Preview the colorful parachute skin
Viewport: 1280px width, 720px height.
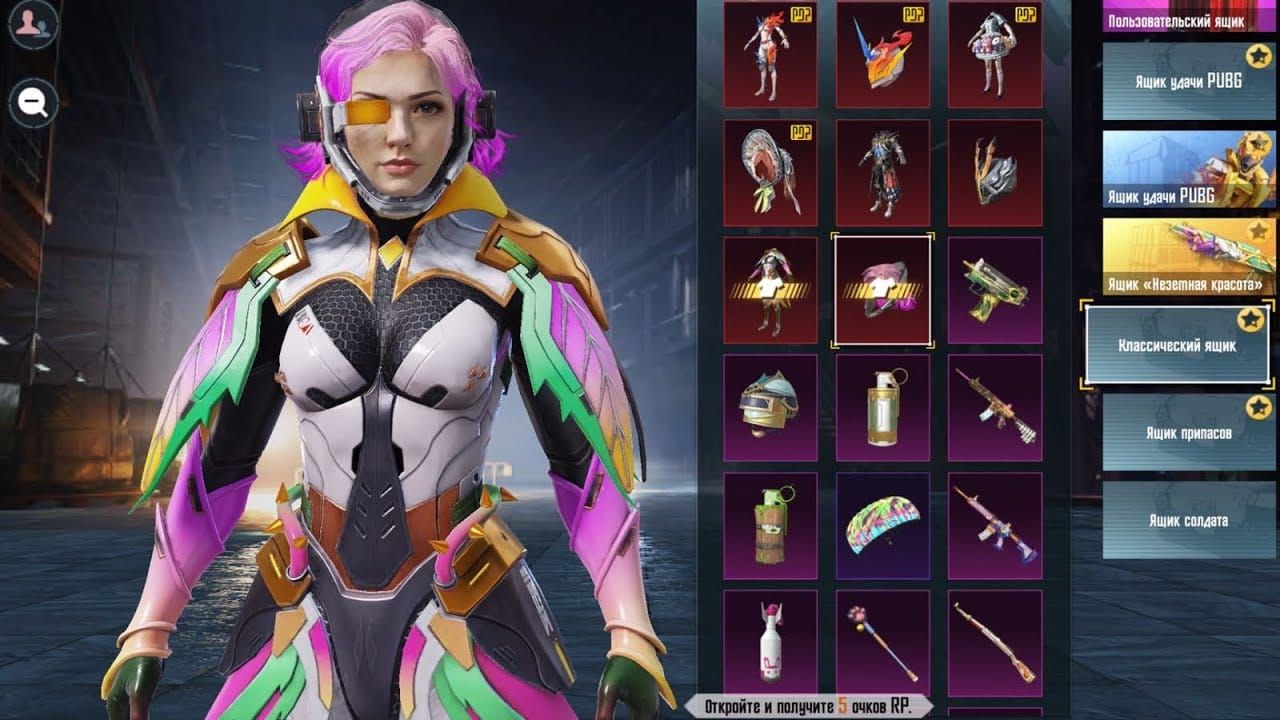pos(882,526)
